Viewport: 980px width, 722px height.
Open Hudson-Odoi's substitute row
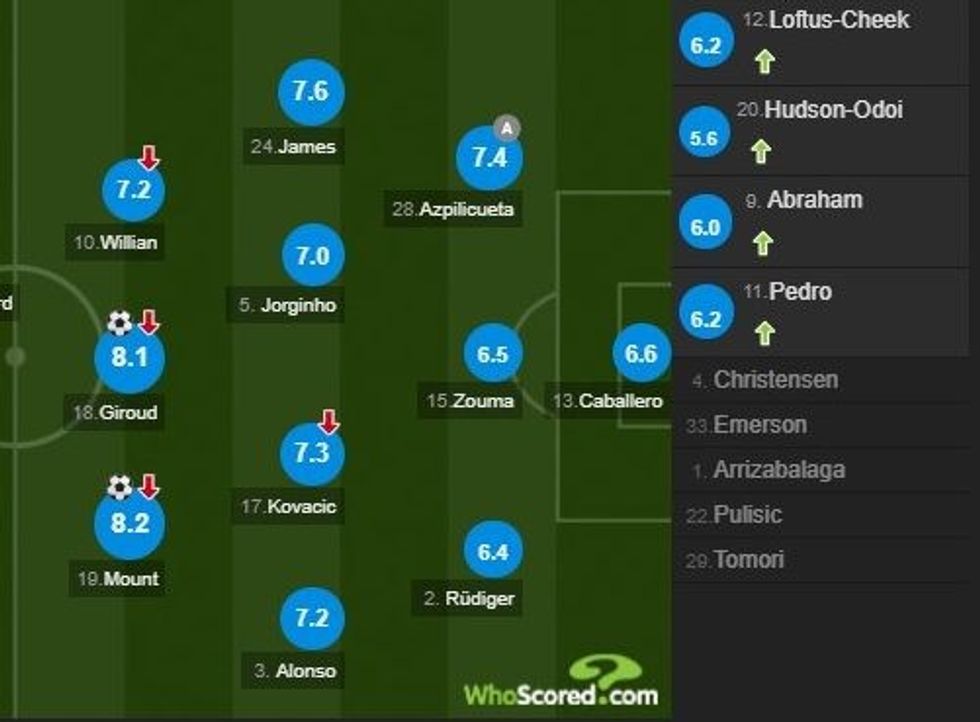pos(832,110)
